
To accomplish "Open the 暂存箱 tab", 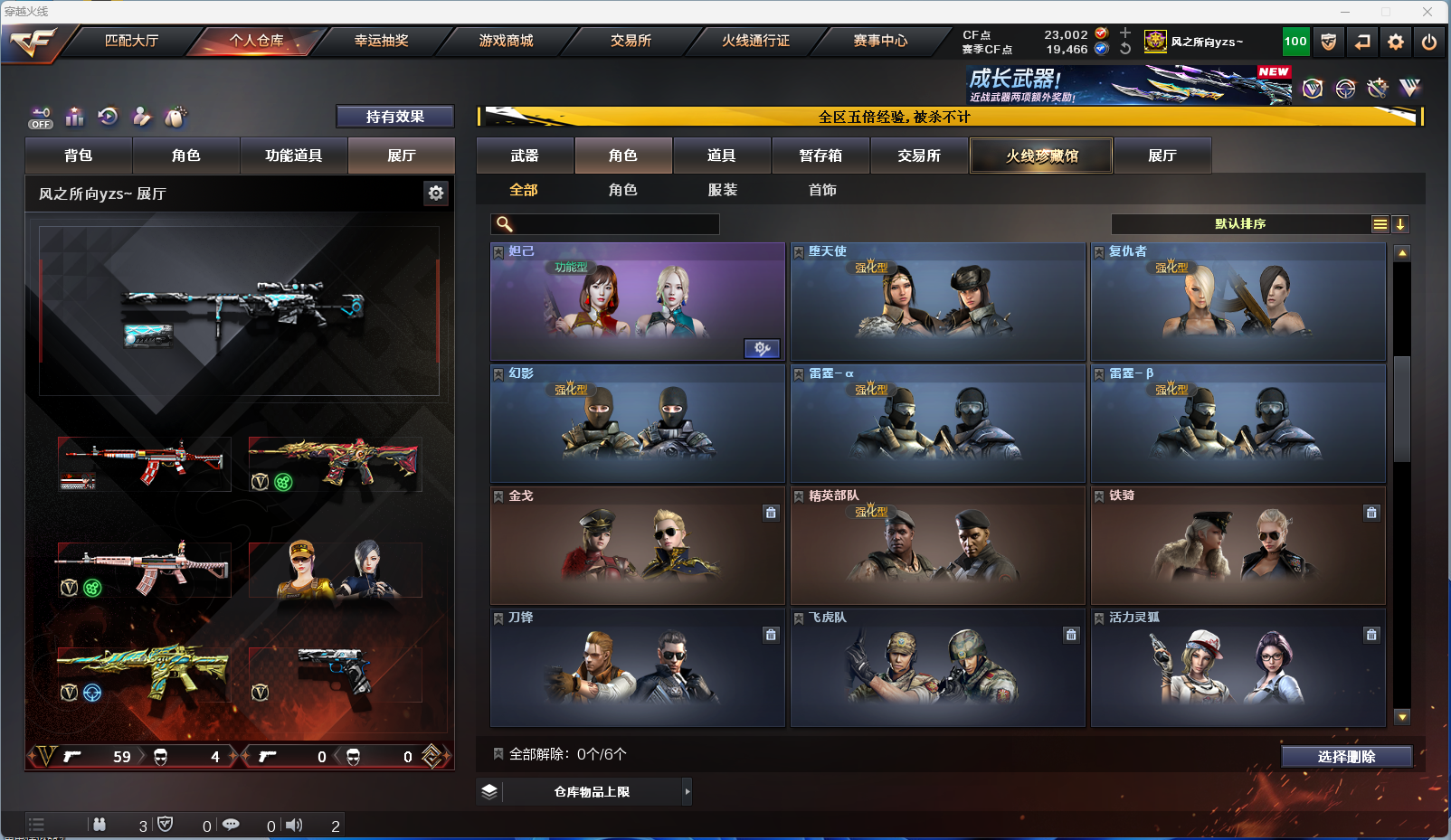I will click(820, 156).
